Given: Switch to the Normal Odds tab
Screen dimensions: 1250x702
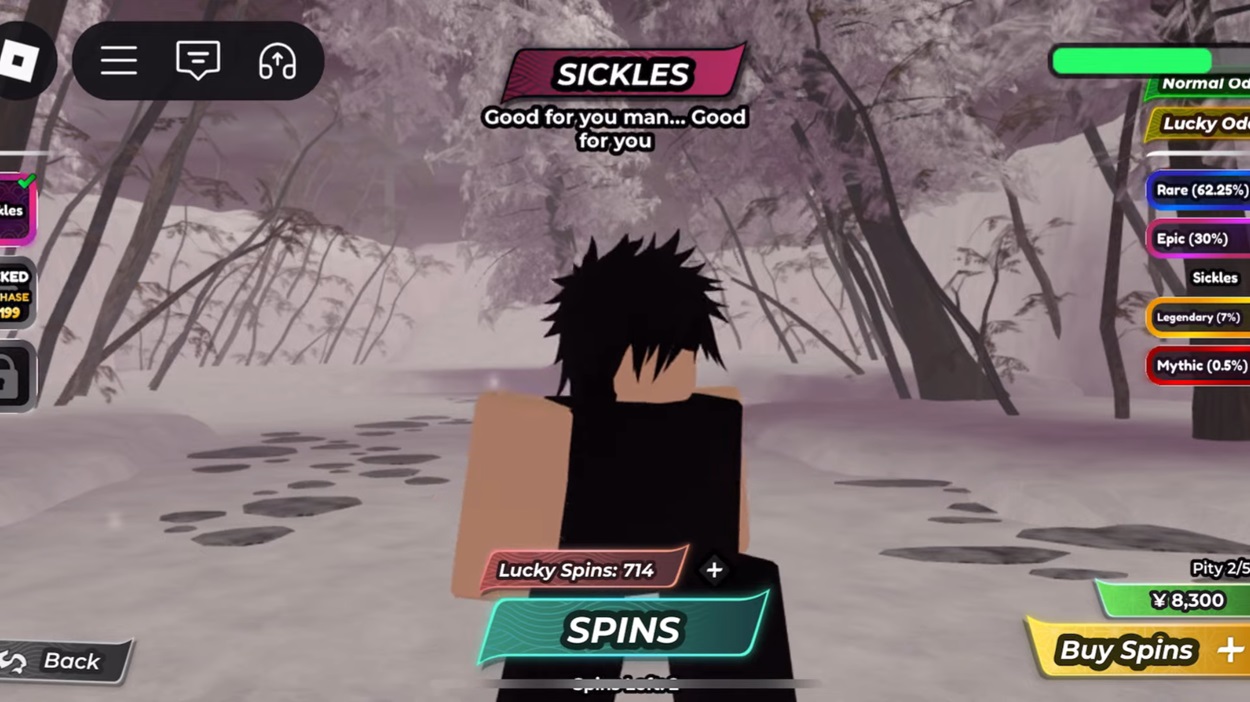Looking at the screenshot, I should click(1200, 84).
